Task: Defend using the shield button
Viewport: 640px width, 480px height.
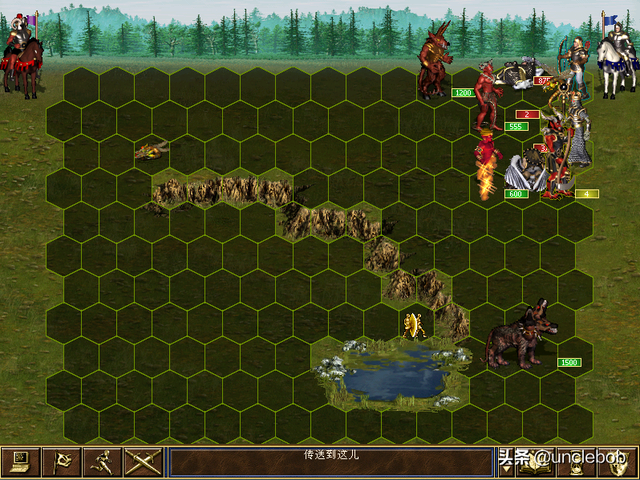Action: [616, 461]
